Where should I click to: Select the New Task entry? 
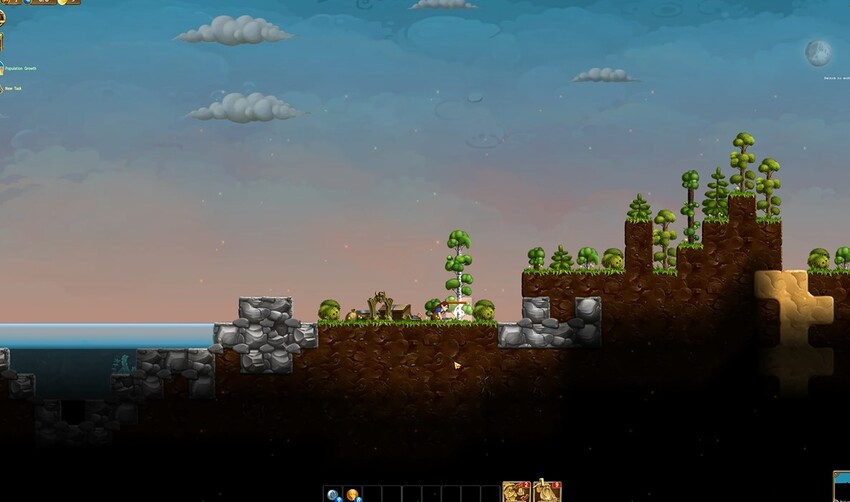[x=14, y=89]
